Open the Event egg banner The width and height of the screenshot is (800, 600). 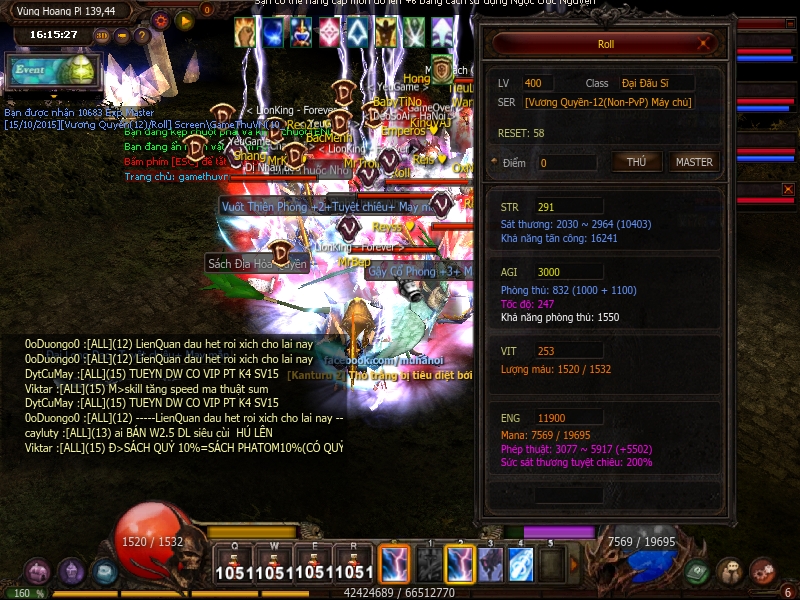click(x=54, y=70)
